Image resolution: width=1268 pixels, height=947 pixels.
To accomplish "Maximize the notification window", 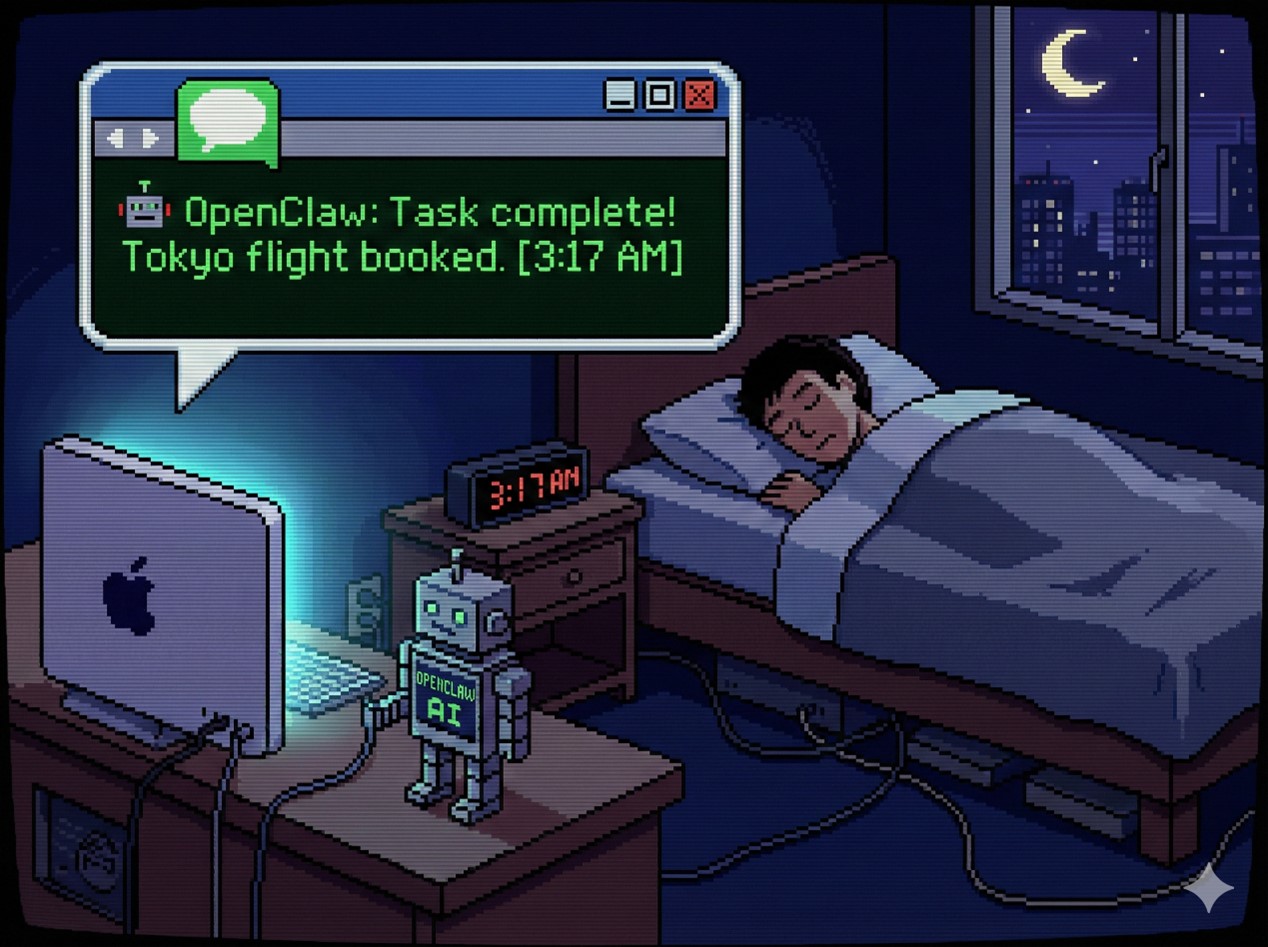I will point(660,95).
